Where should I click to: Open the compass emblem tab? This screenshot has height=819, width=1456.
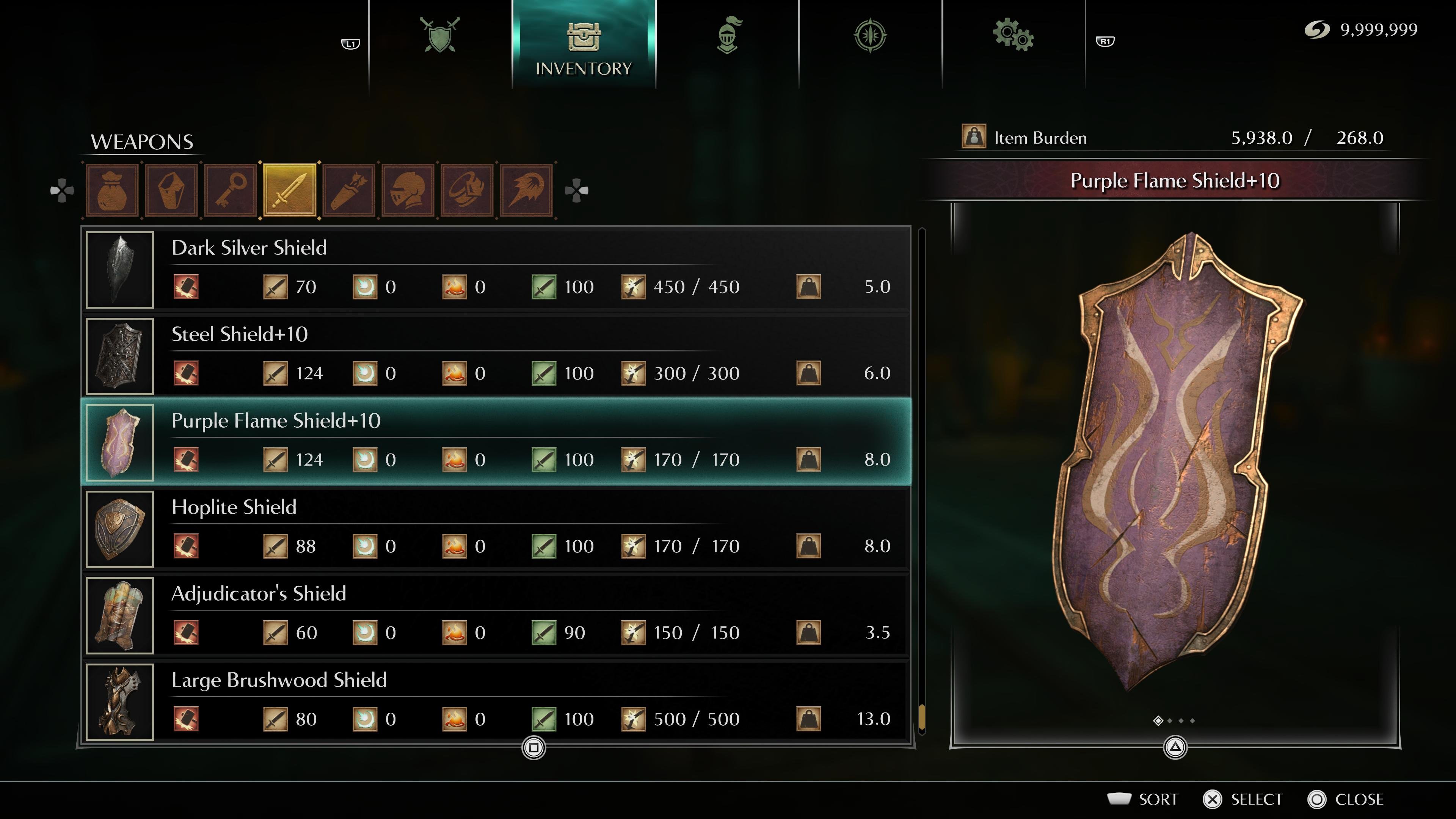click(870, 36)
